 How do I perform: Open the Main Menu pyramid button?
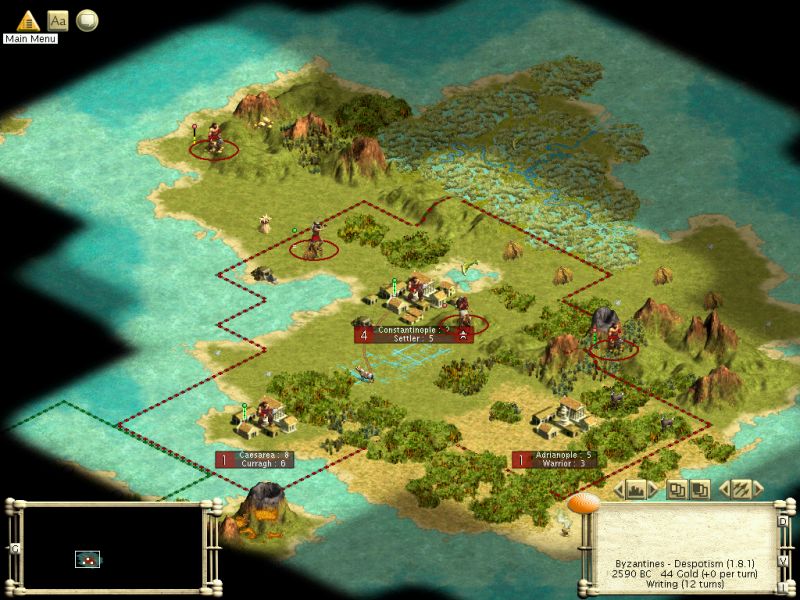pyautogui.click(x=27, y=19)
